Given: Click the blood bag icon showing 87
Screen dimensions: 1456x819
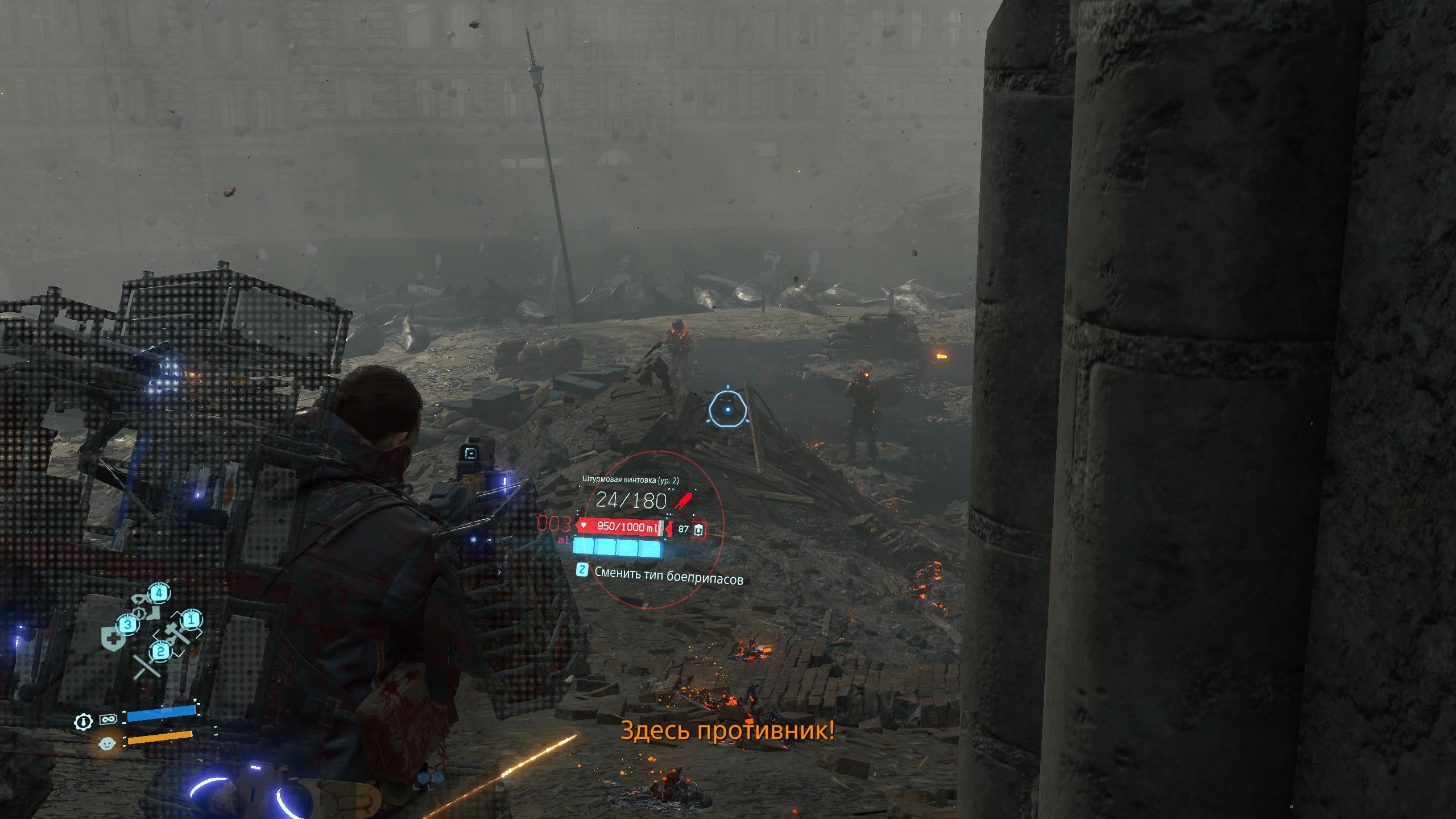Looking at the screenshot, I should pyautogui.click(x=699, y=529).
